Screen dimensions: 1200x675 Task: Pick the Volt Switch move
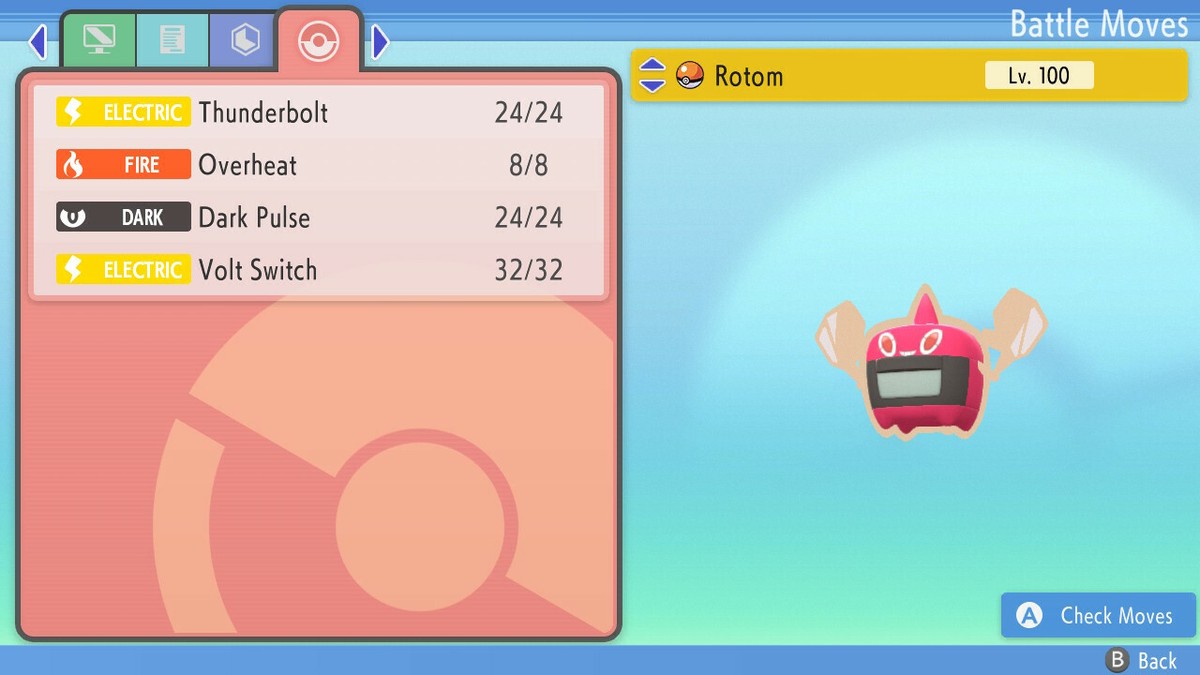click(318, 270)
